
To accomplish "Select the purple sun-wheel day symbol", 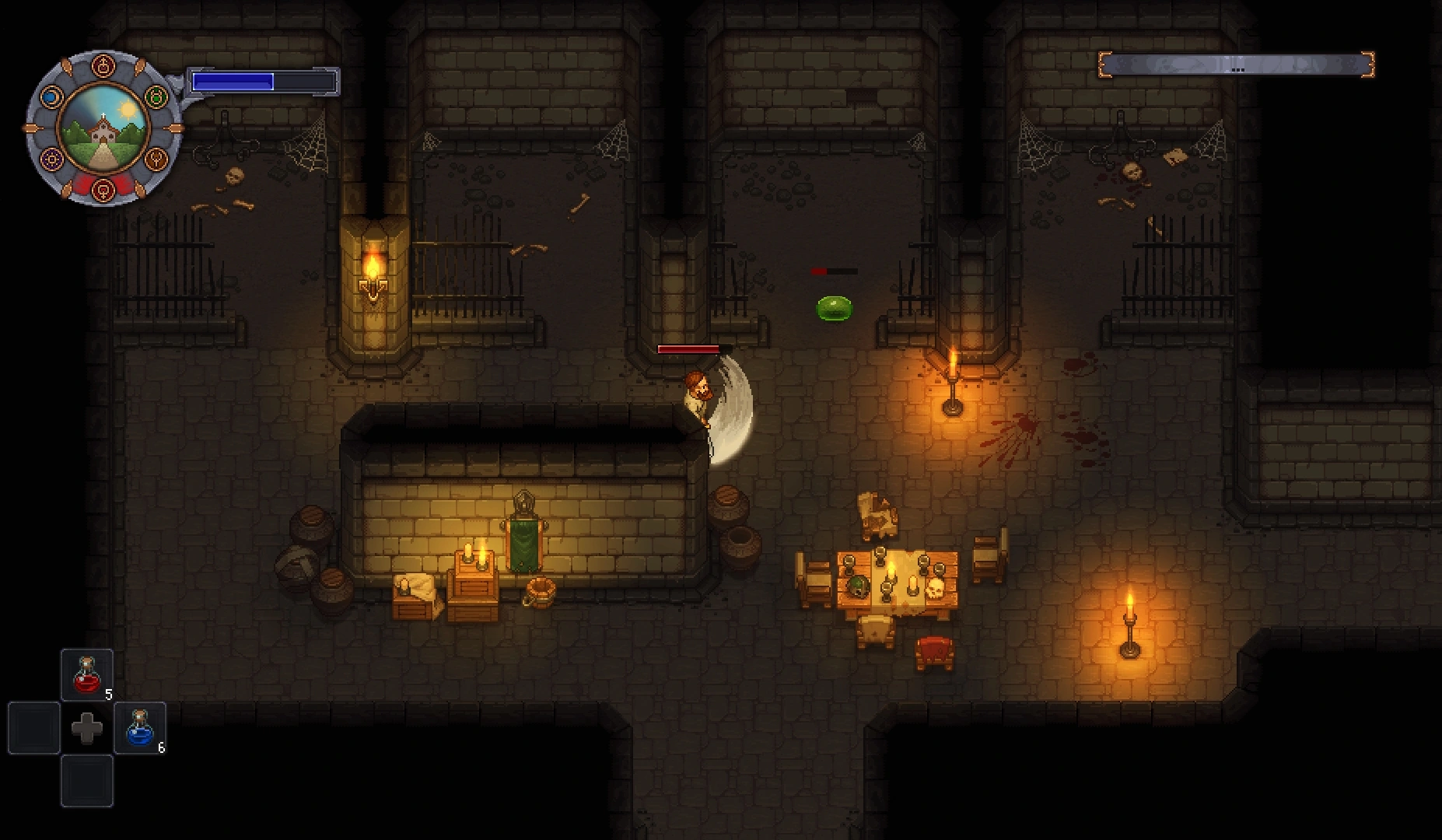I will click(52, 160).
